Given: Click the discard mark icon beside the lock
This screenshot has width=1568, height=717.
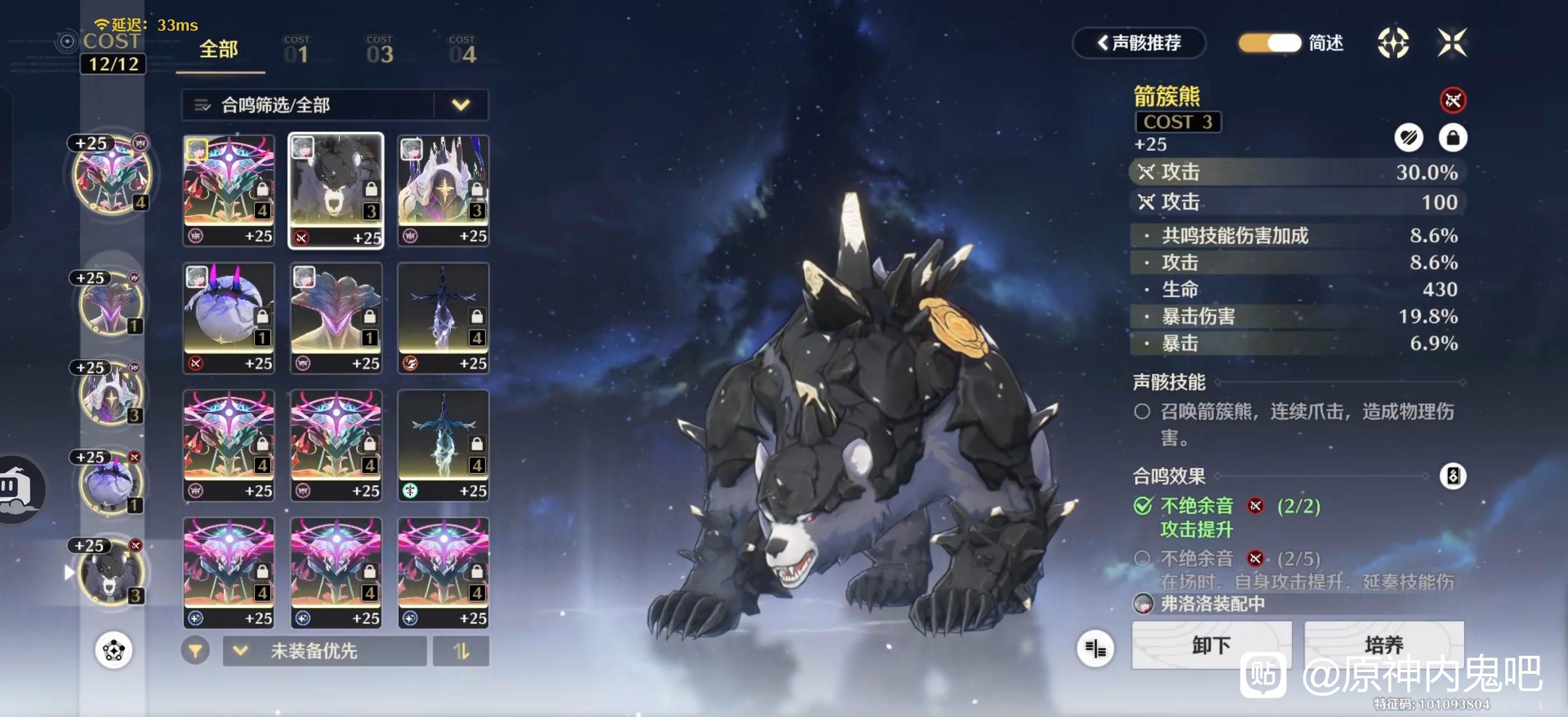Looking at the screenshot, I should pos(1408,138).
